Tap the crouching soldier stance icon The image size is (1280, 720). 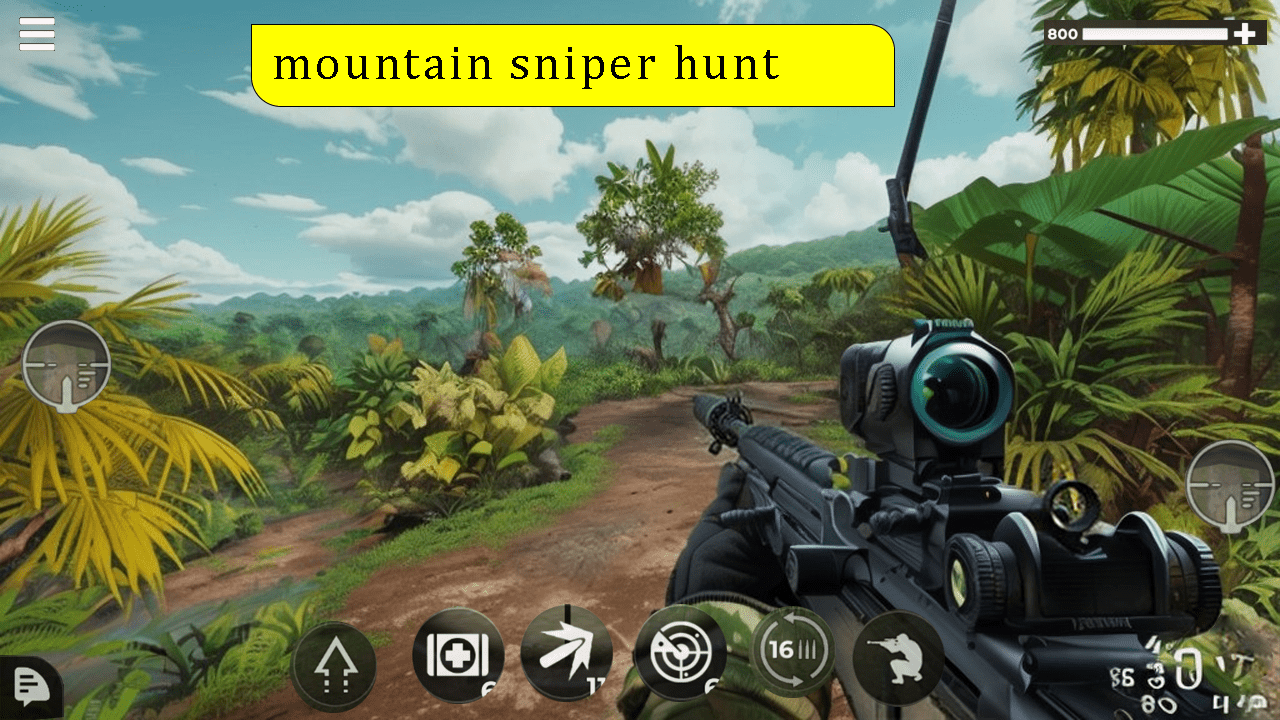(x=895, y=655)
